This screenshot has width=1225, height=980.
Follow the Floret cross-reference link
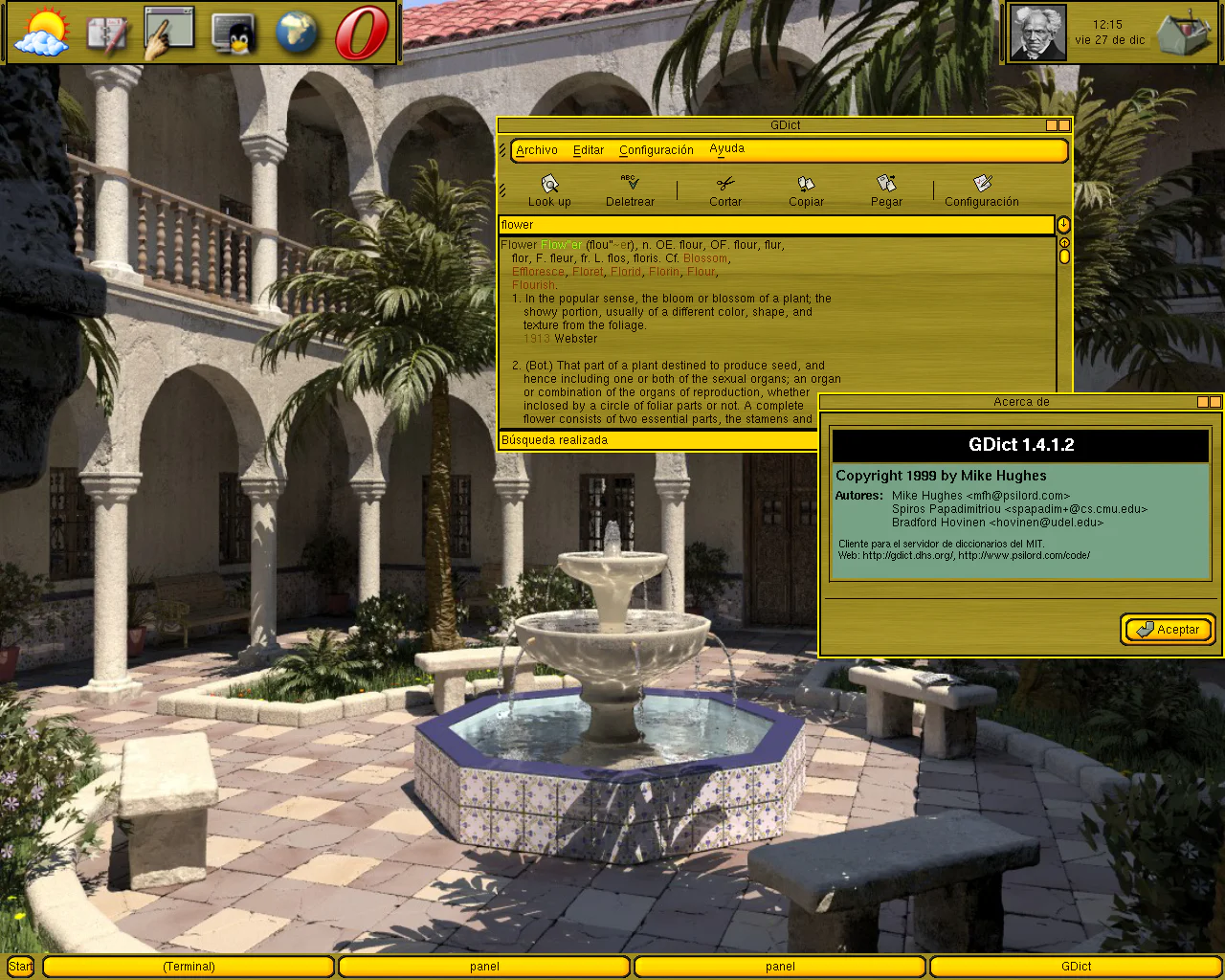pos(588,272)
